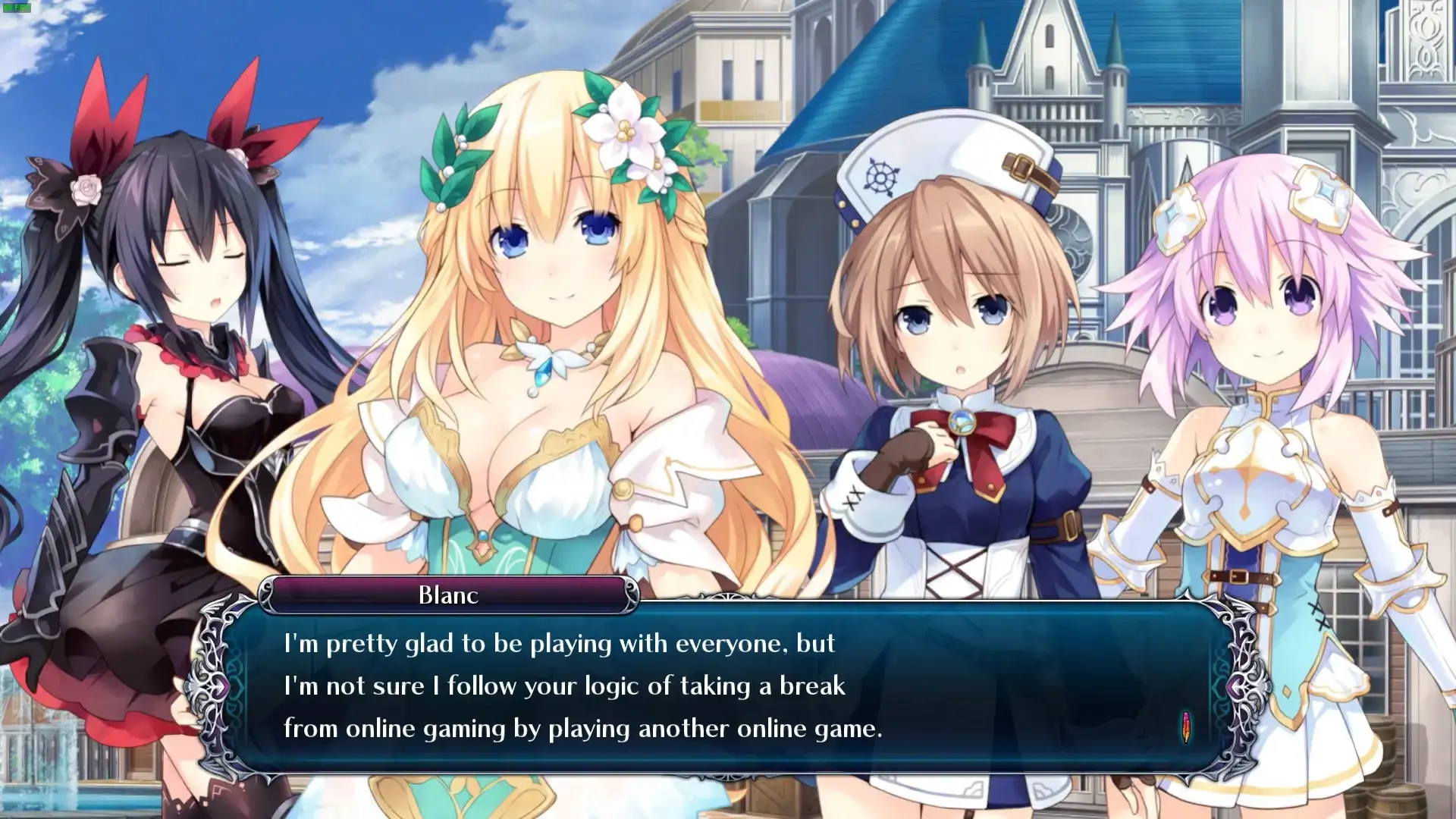Click the purple diamond ornament right of the text box

1236,685
